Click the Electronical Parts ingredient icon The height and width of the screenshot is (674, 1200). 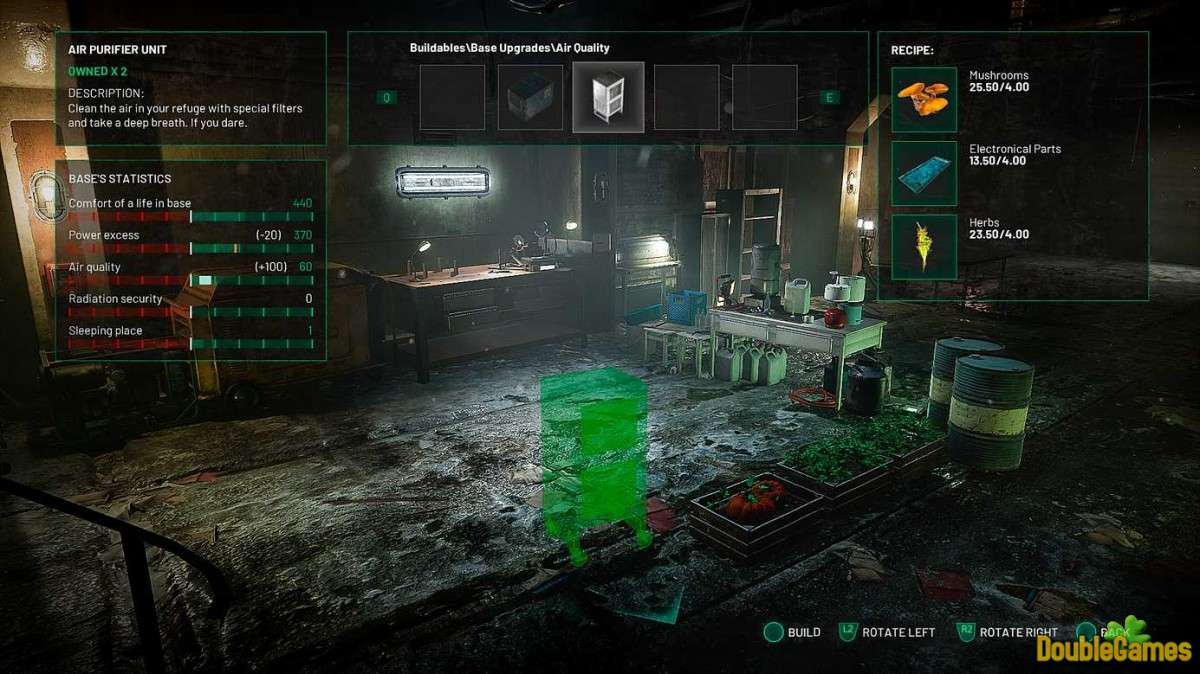(923, 173)
